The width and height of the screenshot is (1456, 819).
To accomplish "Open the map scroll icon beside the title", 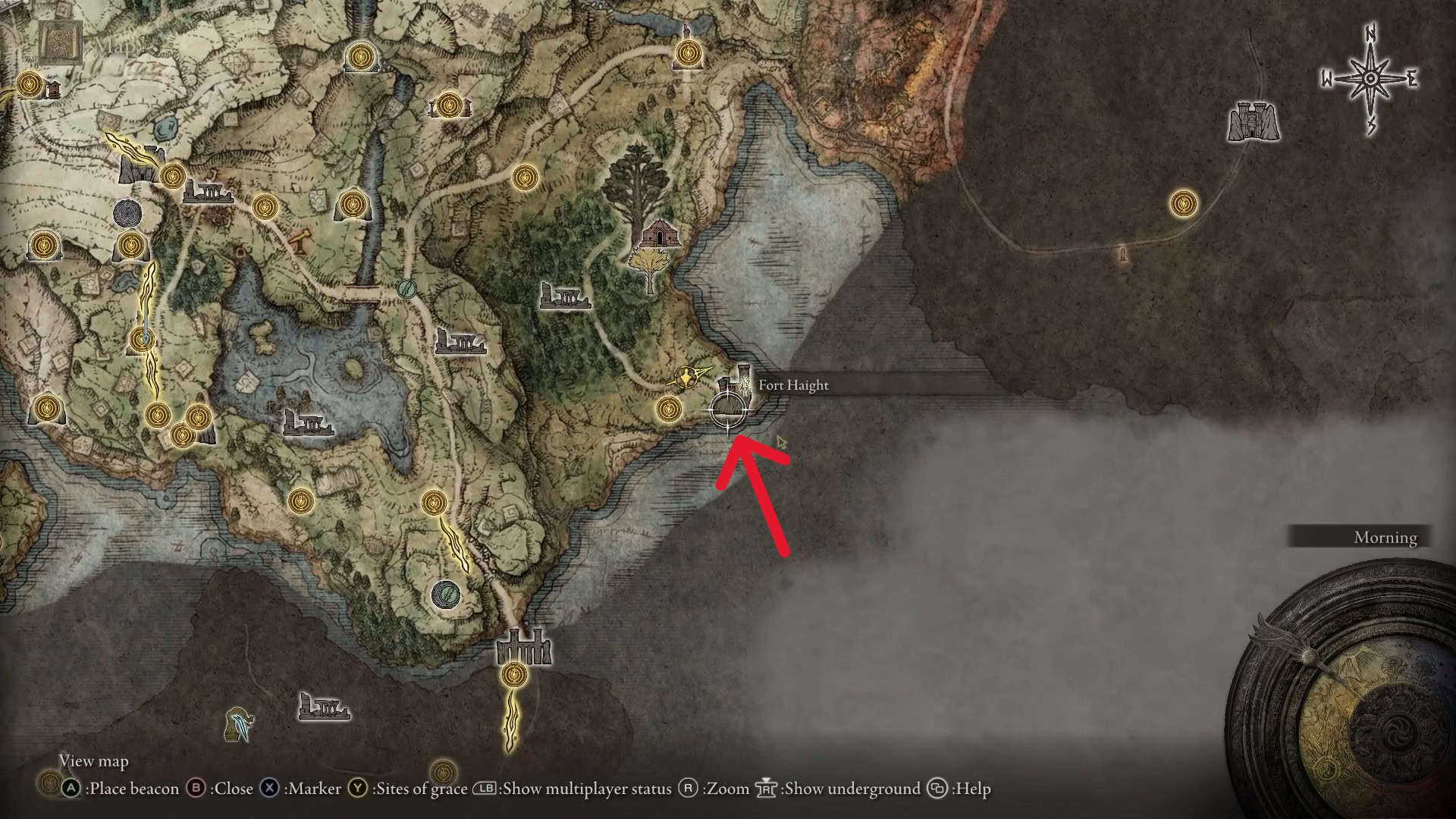I will point(61,44).
